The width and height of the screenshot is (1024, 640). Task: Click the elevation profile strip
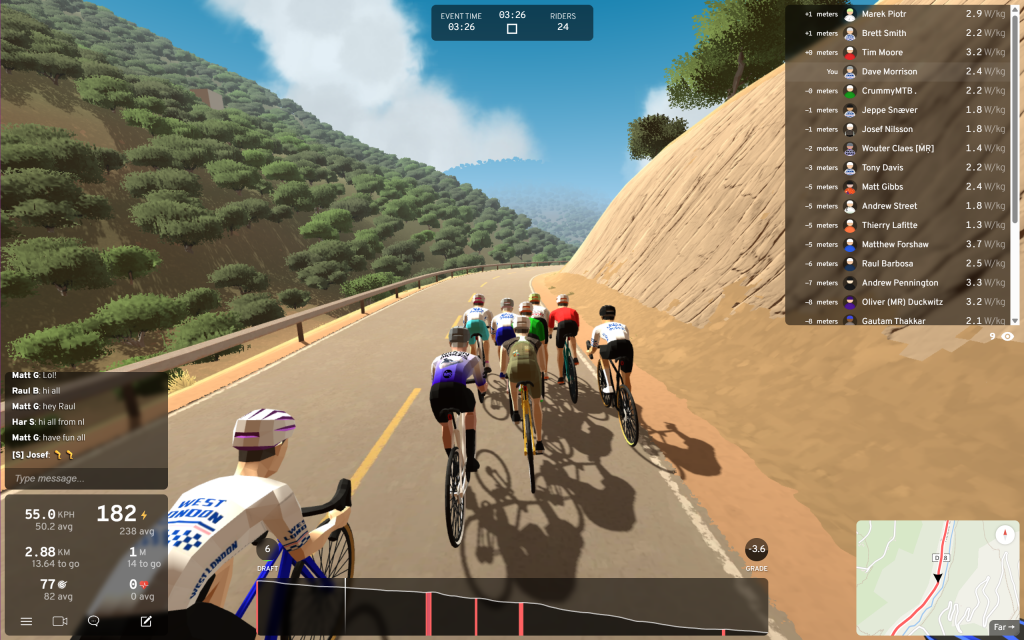(x=512, y=606)
